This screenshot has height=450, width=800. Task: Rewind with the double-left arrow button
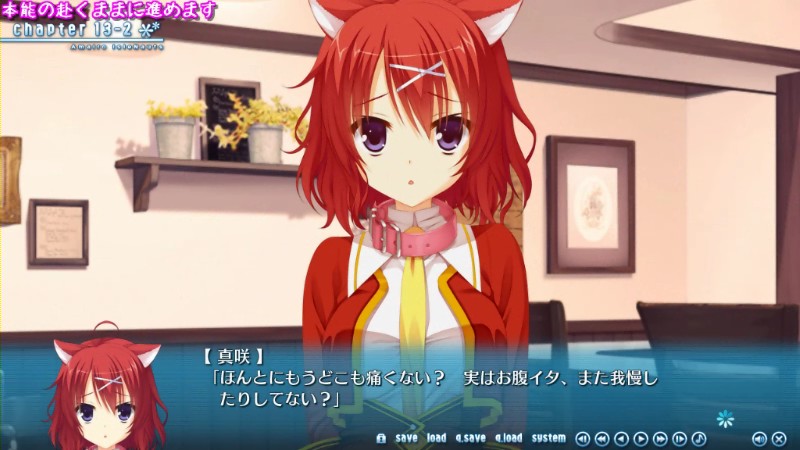(602, 438)
